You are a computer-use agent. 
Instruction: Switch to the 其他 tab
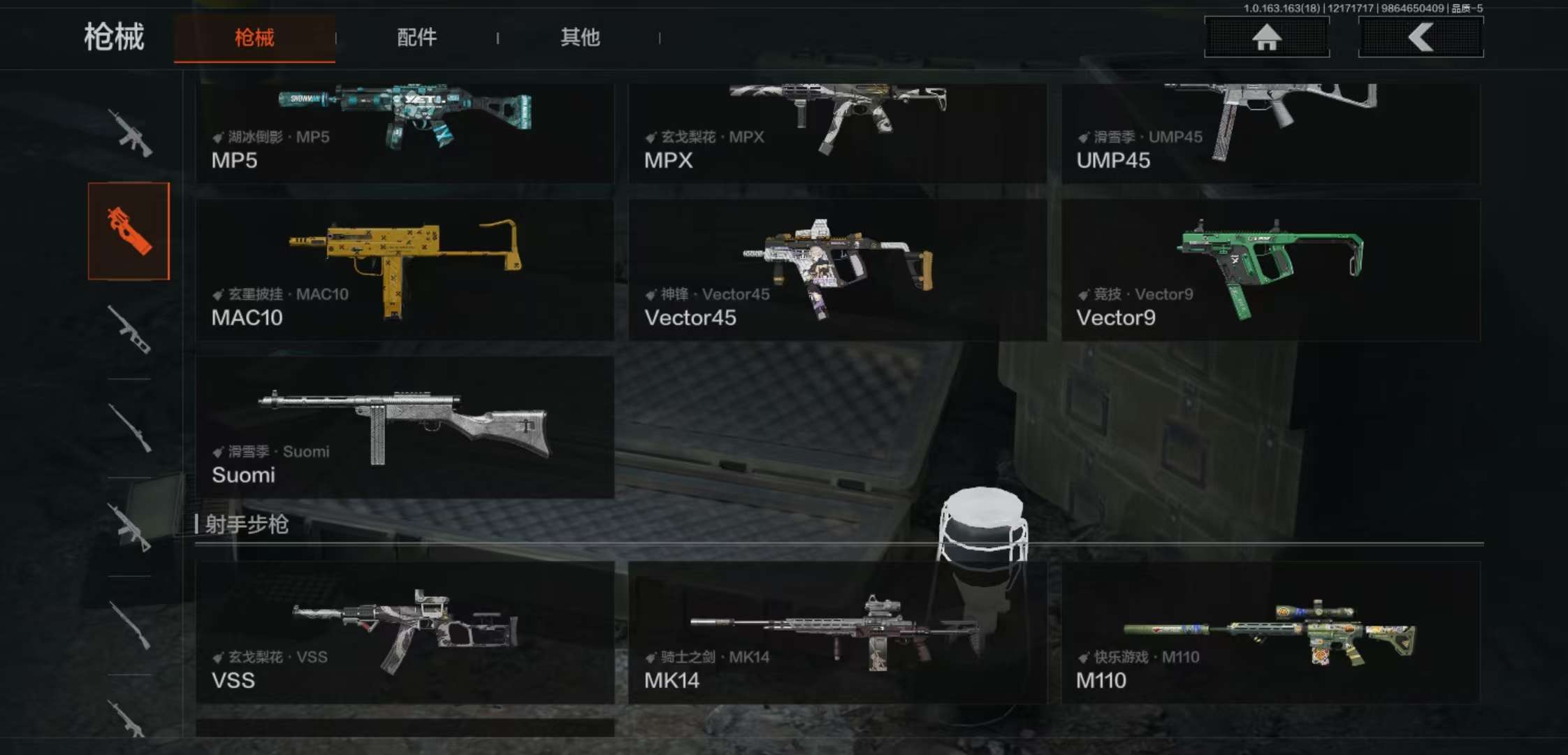pyautogui.click(x=580, y=38)
